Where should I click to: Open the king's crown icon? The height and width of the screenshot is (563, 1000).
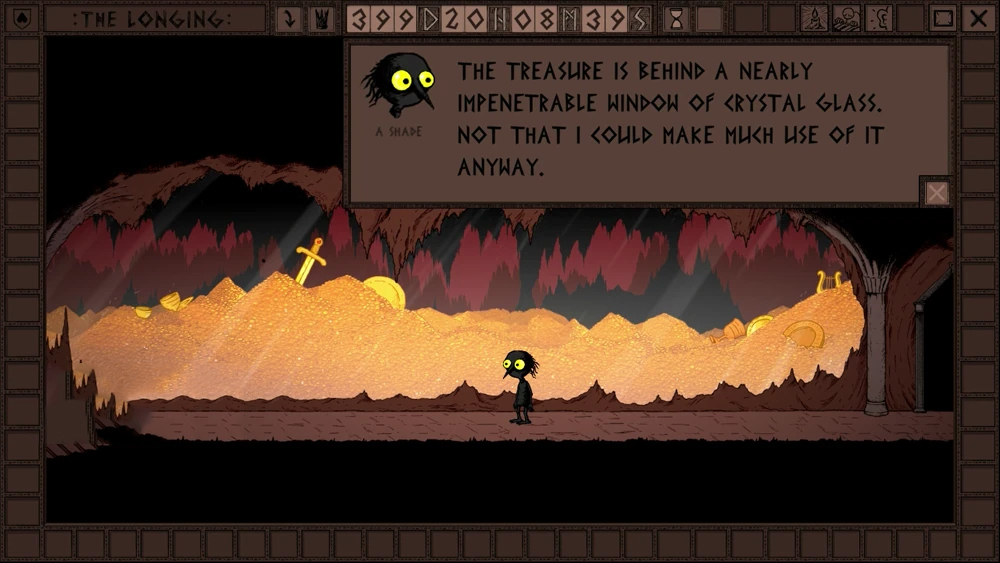pos(321,19)
